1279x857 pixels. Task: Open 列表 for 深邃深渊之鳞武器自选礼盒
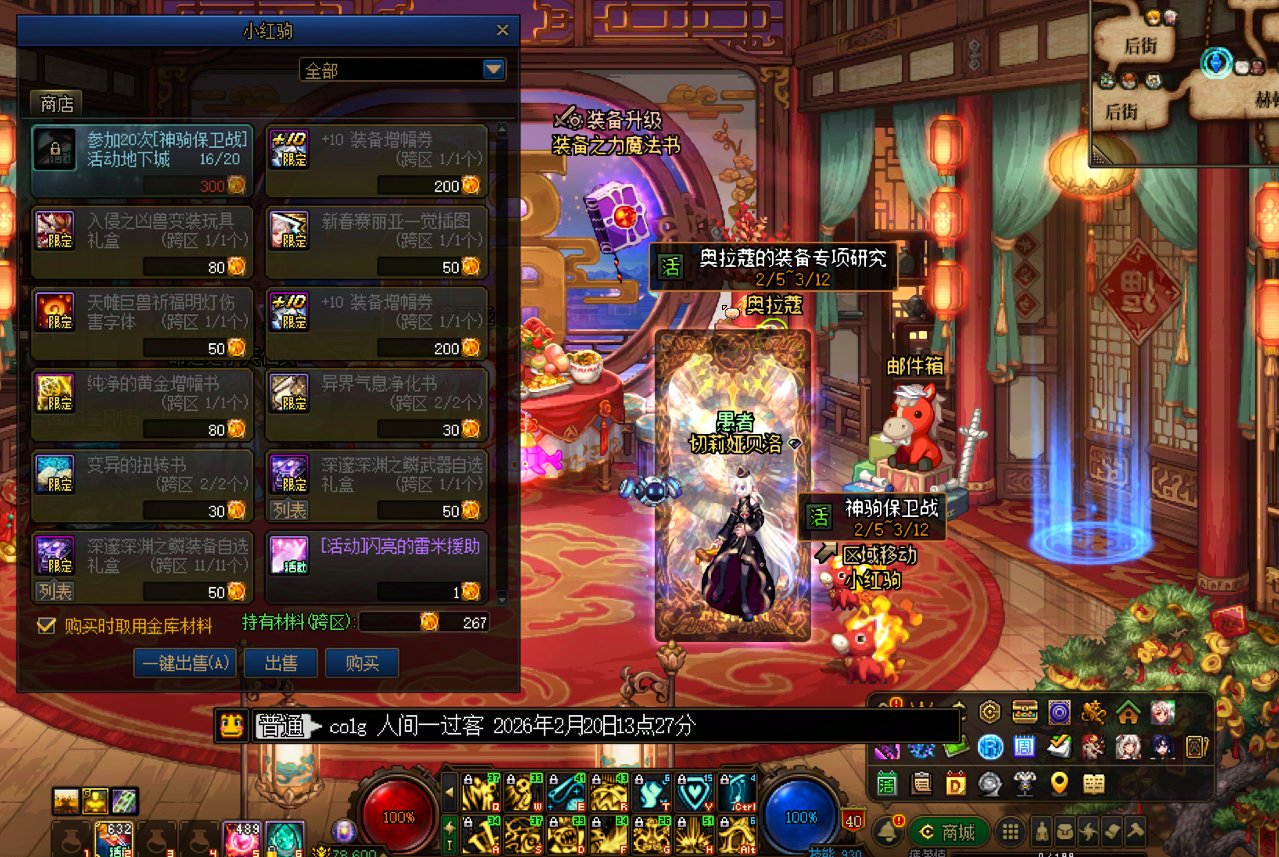tap(290, 510)
